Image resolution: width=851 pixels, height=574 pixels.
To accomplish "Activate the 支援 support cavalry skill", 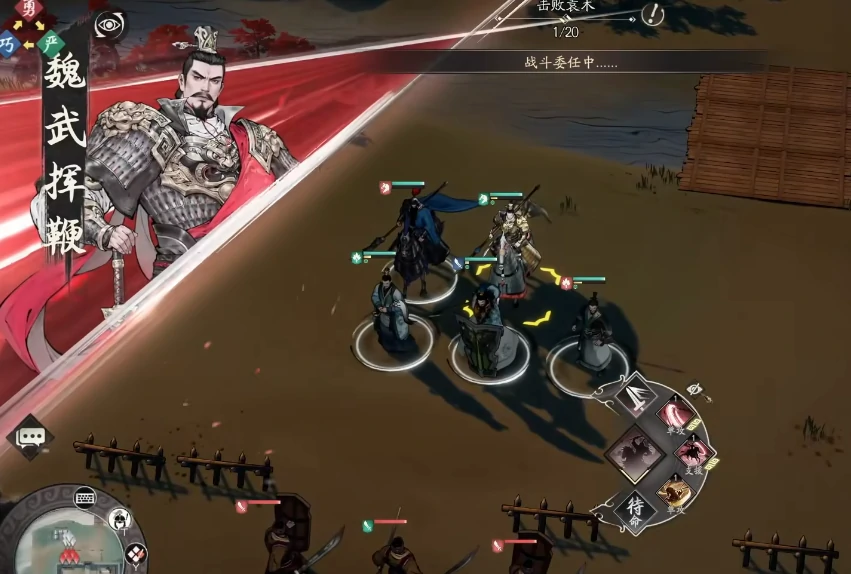I will 692,455.
